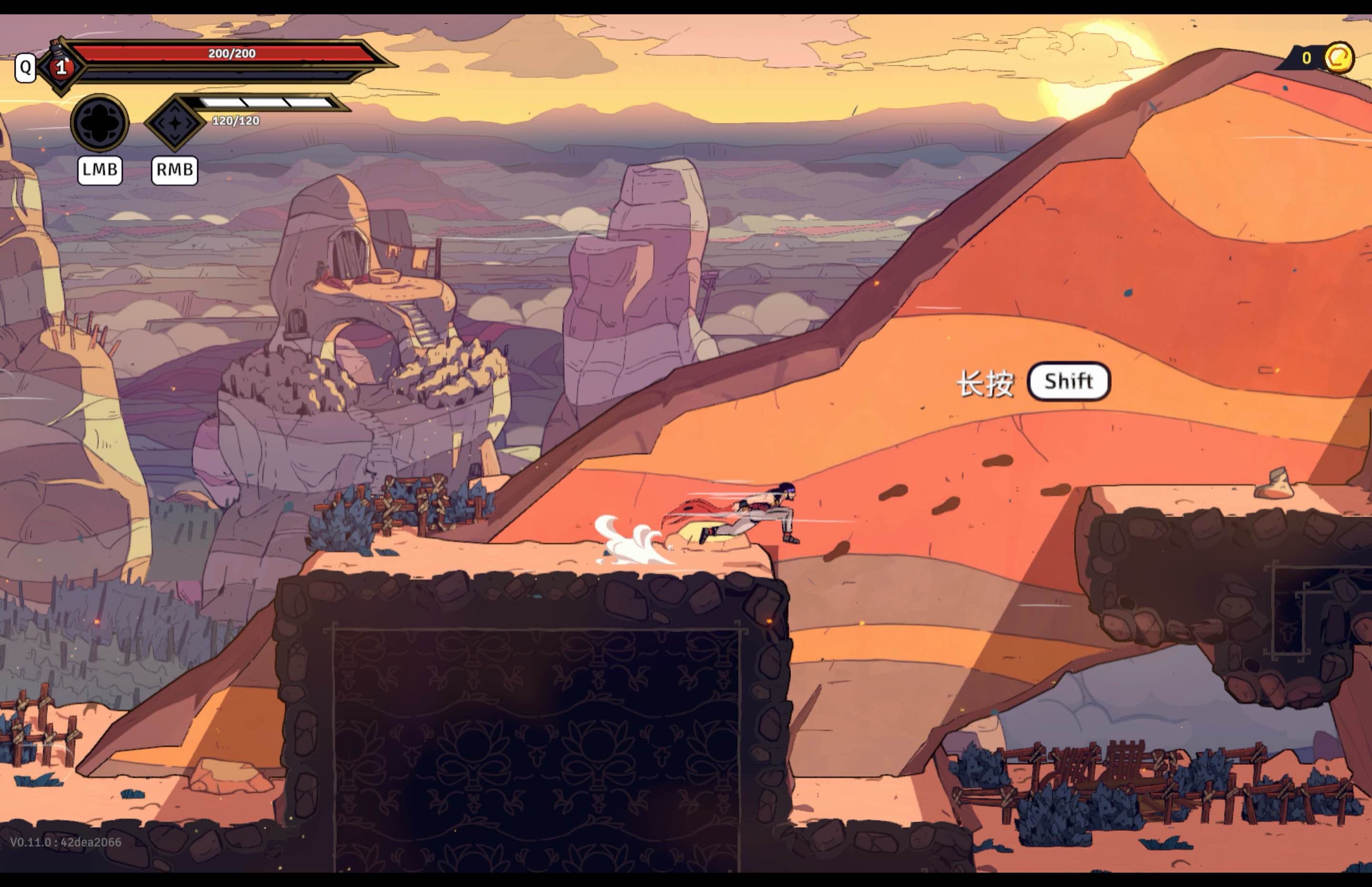Click the diamond emblem framing the RMB skill
The image size is (1372, 887).
click(176, 121)
